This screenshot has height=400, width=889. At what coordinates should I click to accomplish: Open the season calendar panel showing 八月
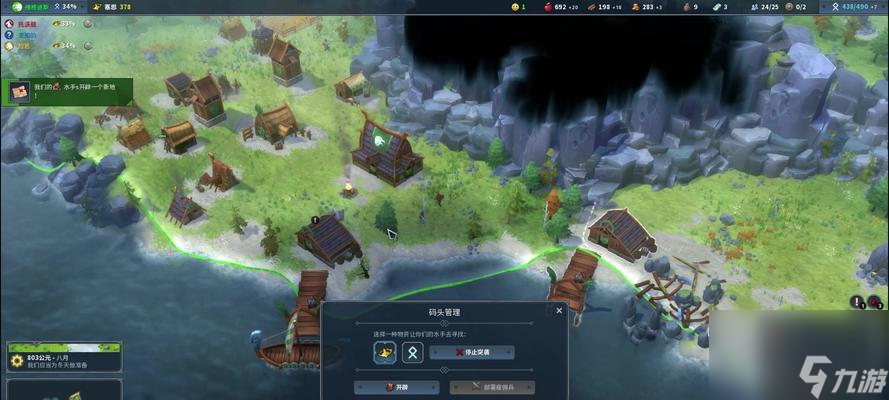(63, 356)
